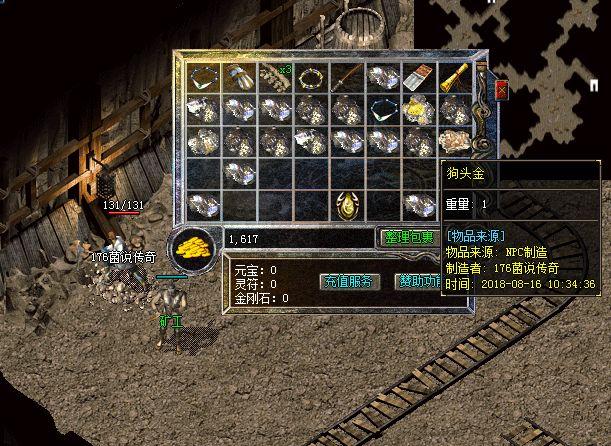Select the golden telescope item slot
Image resolution: width=611 pixels, height=446 pixels.
[456, 78]
